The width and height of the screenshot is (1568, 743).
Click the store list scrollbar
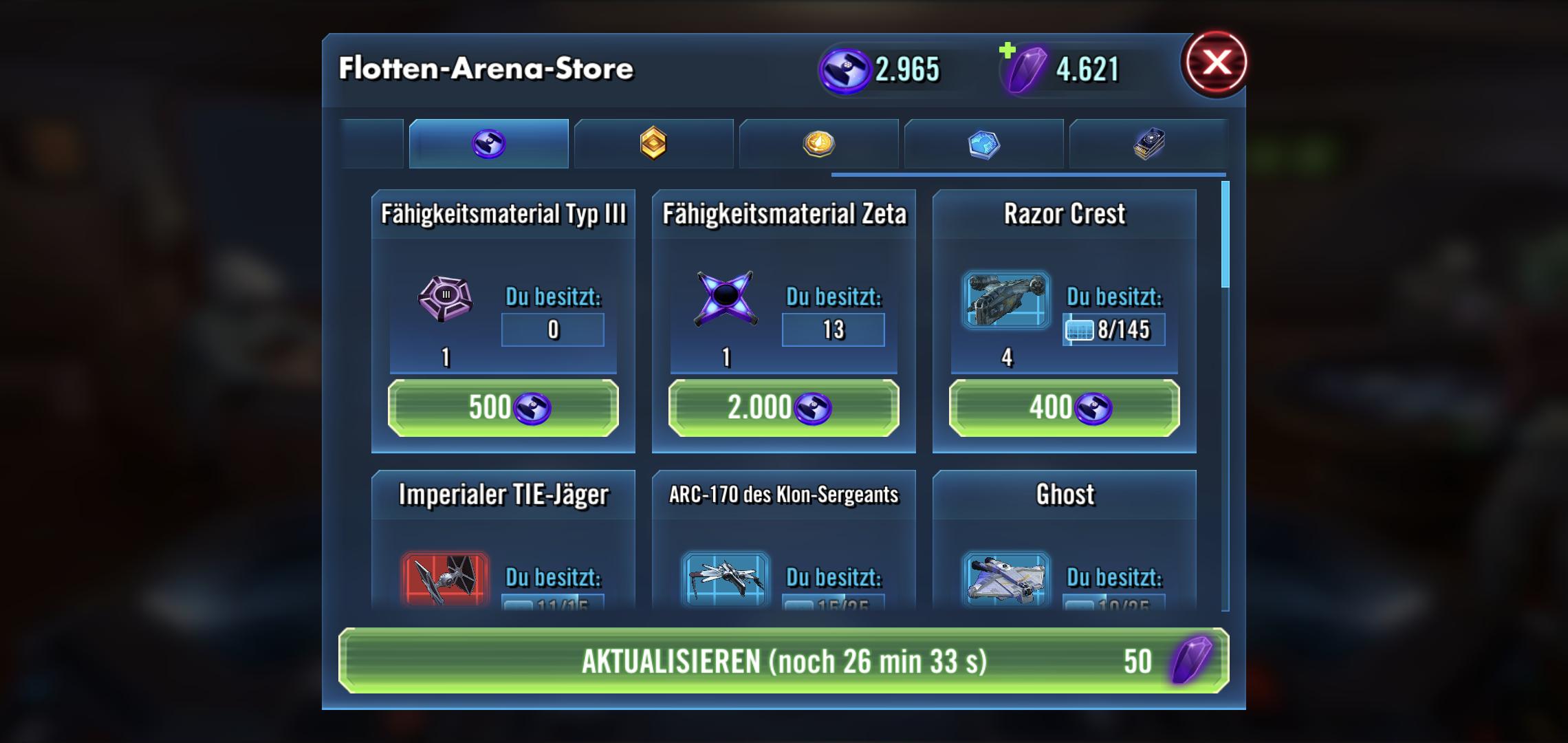tap(1225, 234)
